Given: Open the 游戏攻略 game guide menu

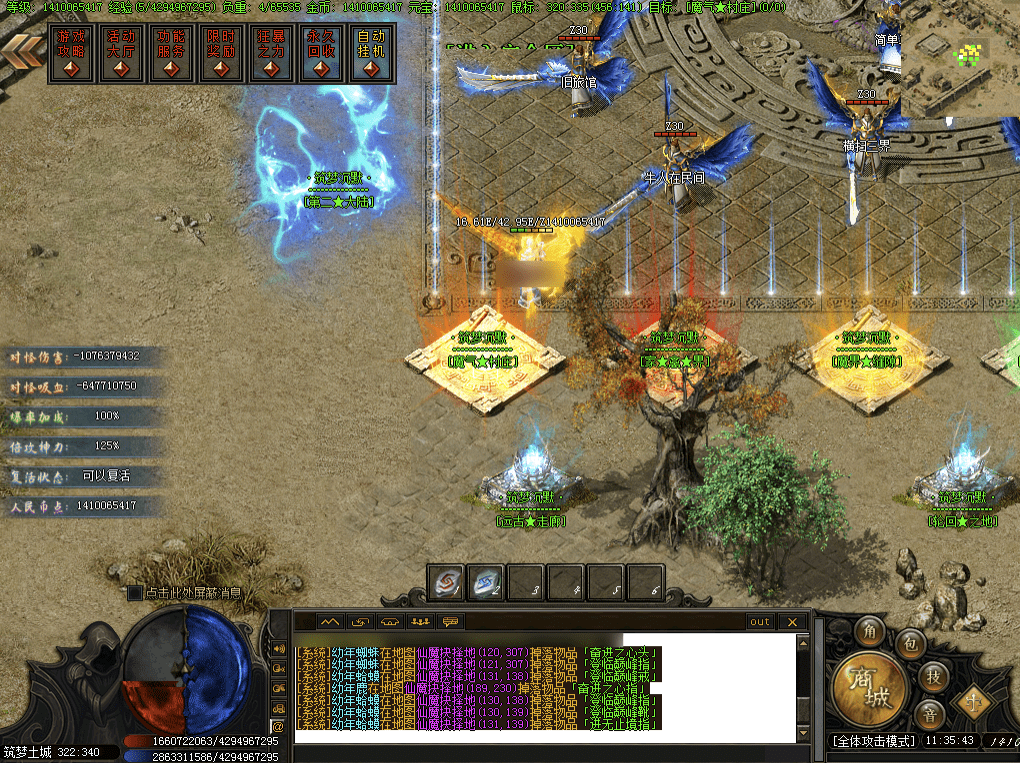Looking at the screenshot, I should [x=71, y=53].
